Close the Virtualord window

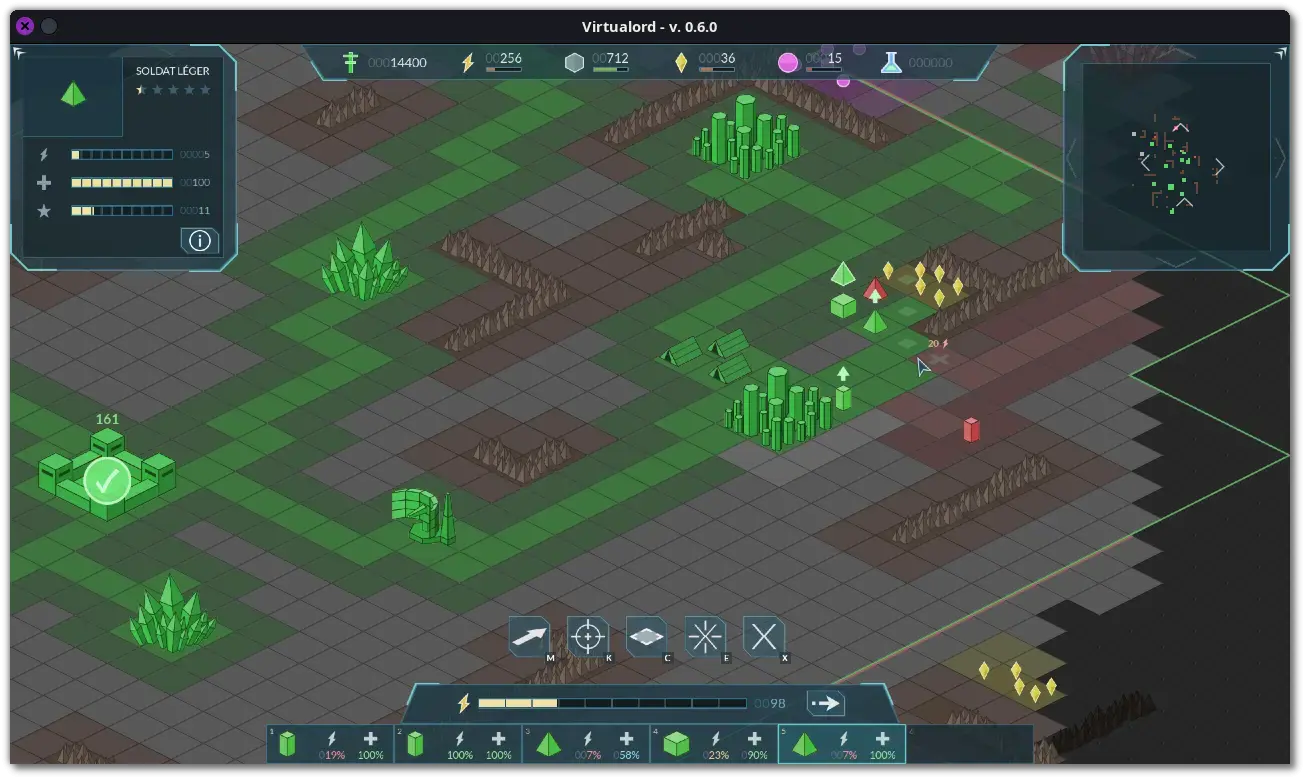point(25,27)
